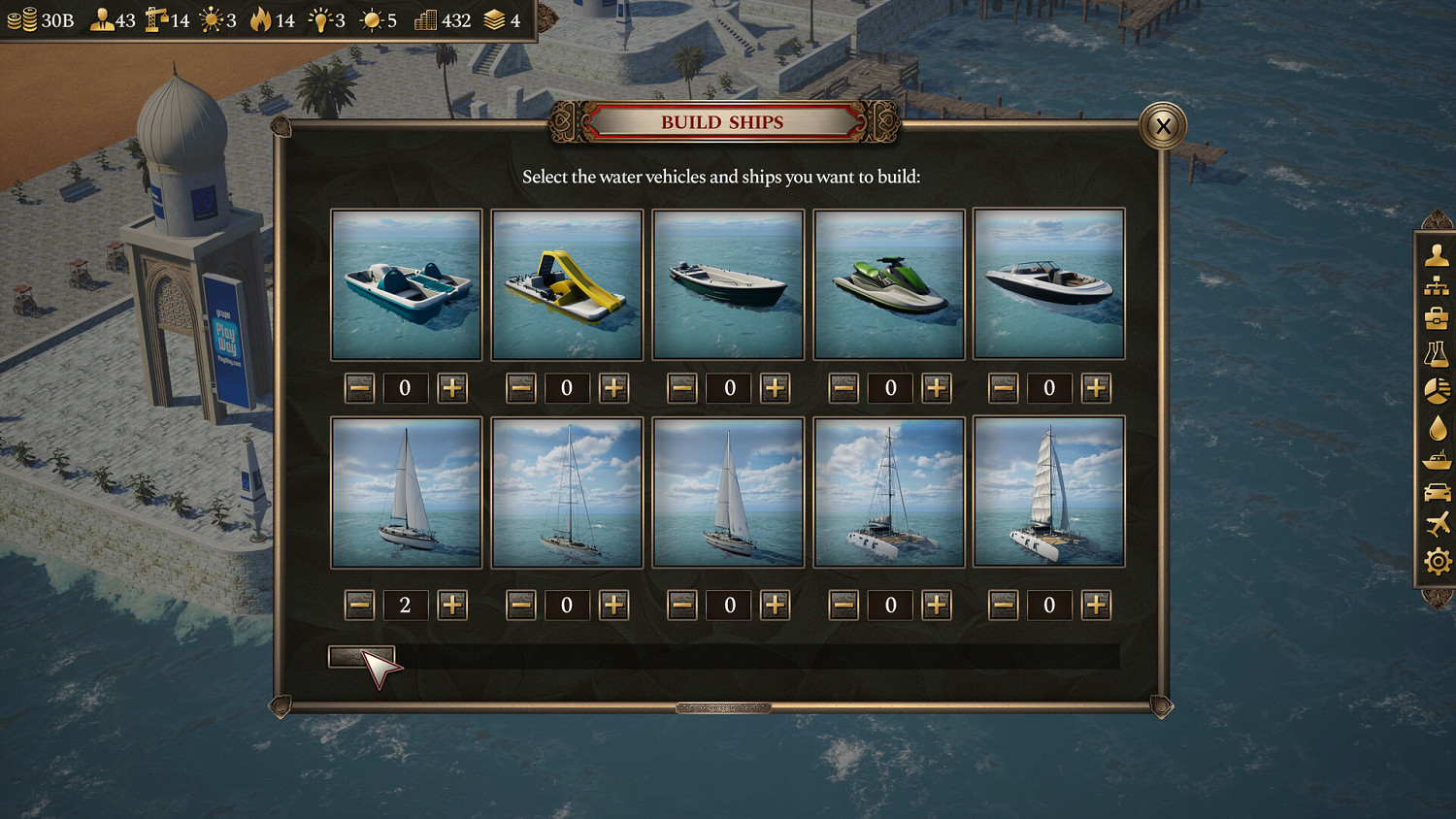Add one speedboat to the build

click(x=1096, y=388)
